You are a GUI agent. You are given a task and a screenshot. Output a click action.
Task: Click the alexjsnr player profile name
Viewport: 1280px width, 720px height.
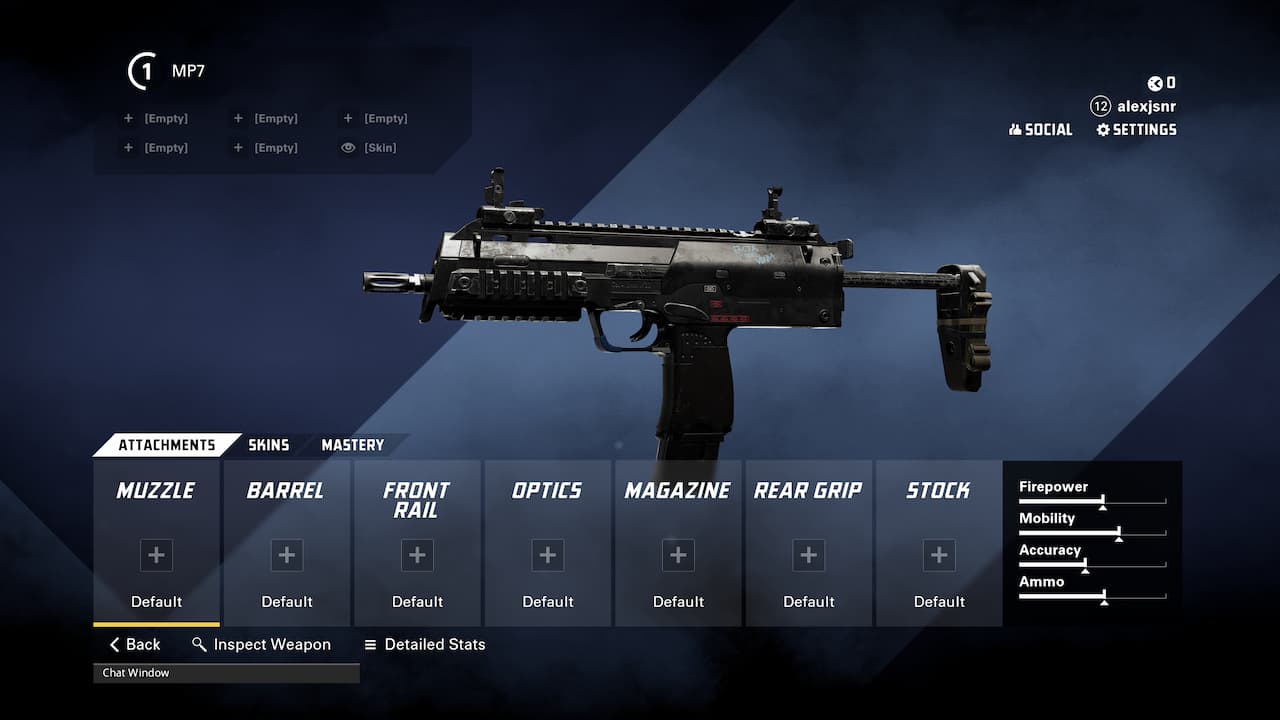coord(1146,106)
